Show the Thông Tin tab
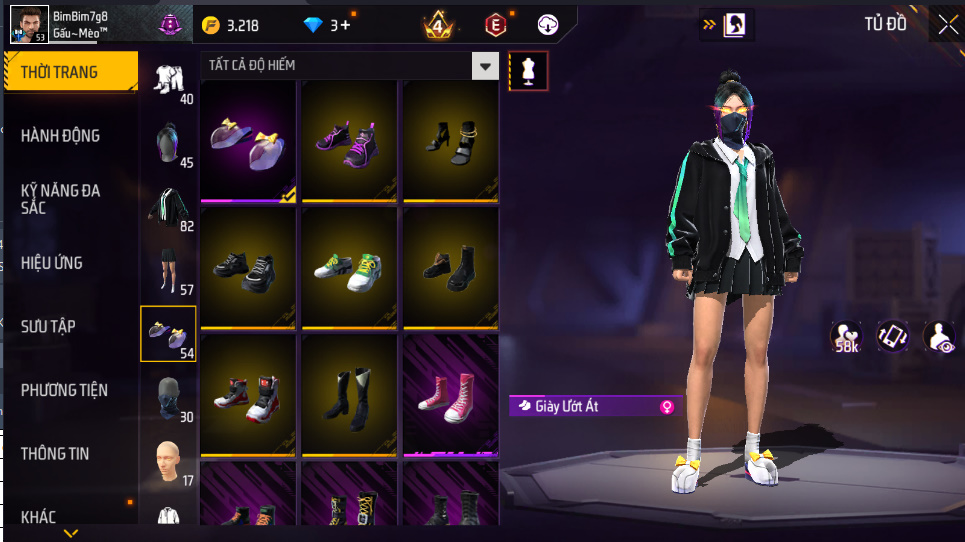Image resolution: width=965 pixels, height=542 pixels. pos(55,453)
